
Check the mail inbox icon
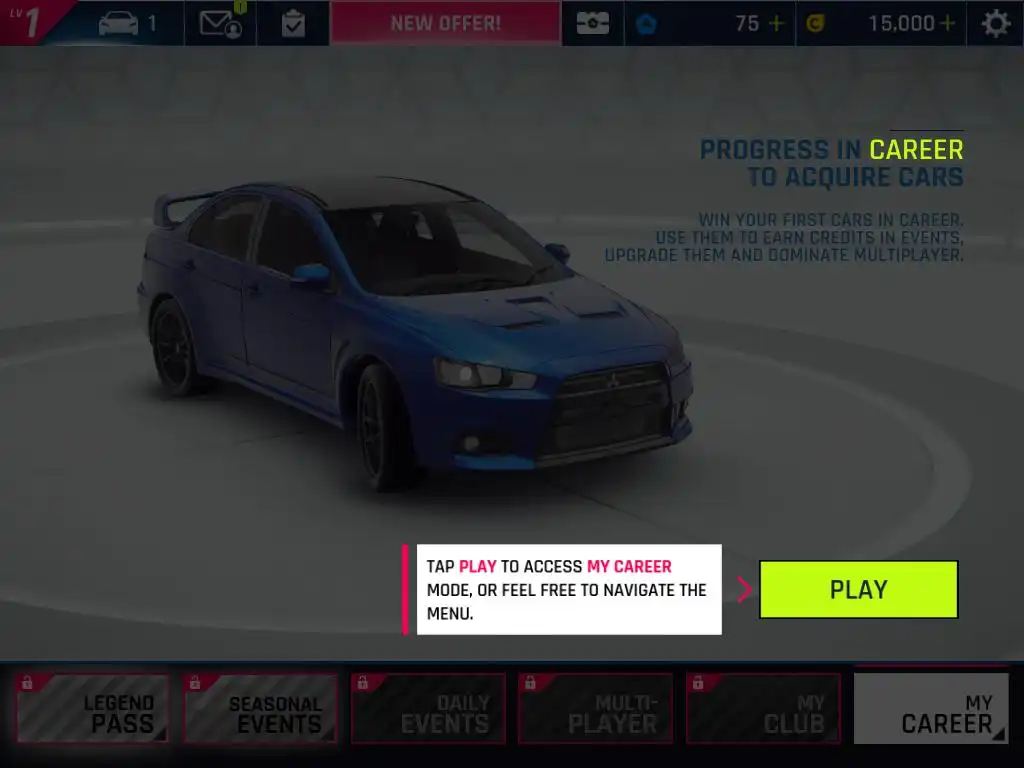pos(220,23)
